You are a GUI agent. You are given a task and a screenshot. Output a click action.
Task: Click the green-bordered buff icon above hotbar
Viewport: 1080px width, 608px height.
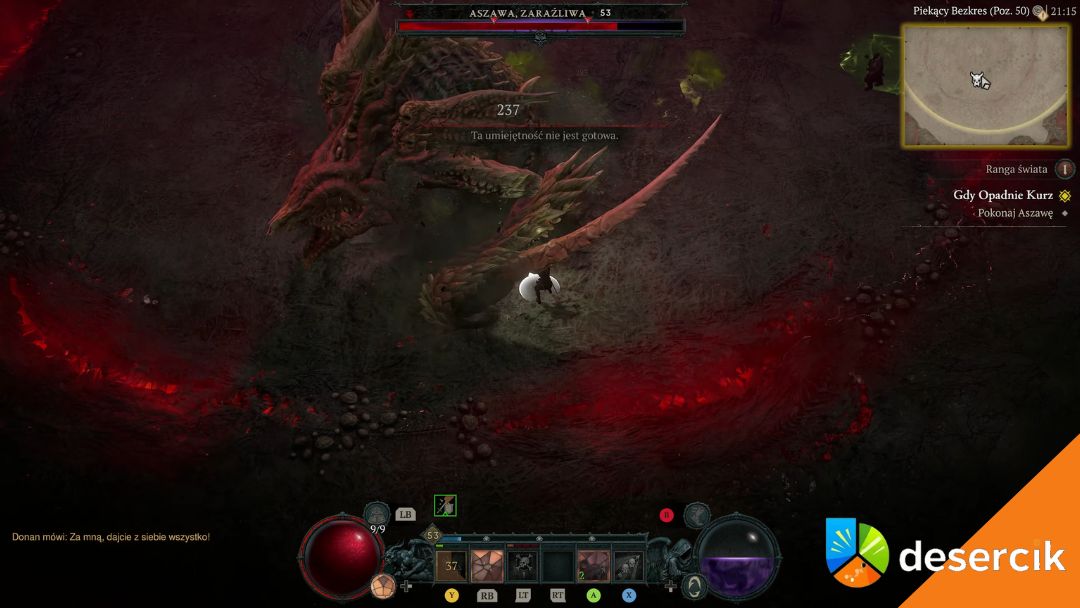point(445,506)
